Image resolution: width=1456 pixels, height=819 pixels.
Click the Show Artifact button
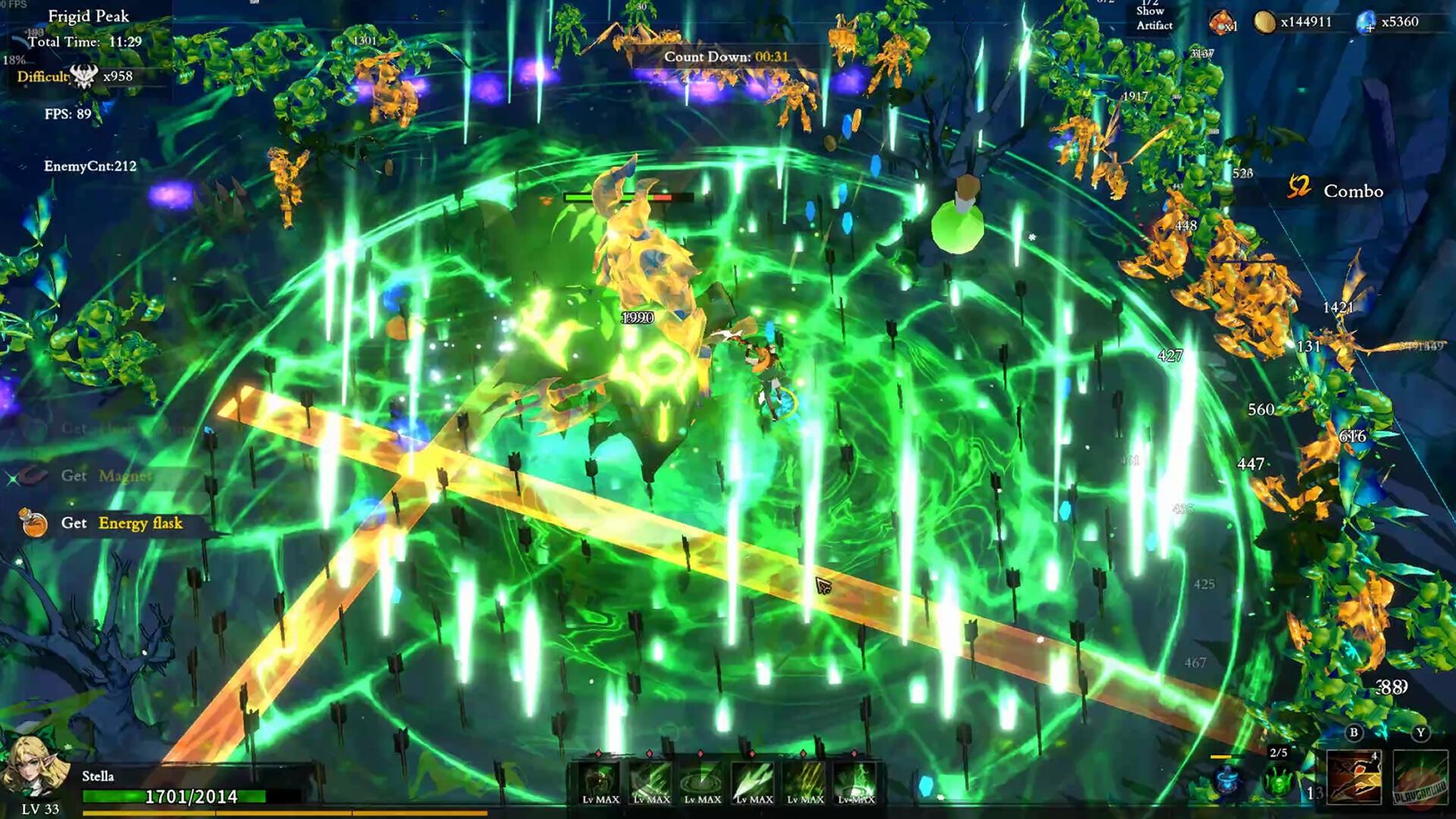[x=1153, y=19]
